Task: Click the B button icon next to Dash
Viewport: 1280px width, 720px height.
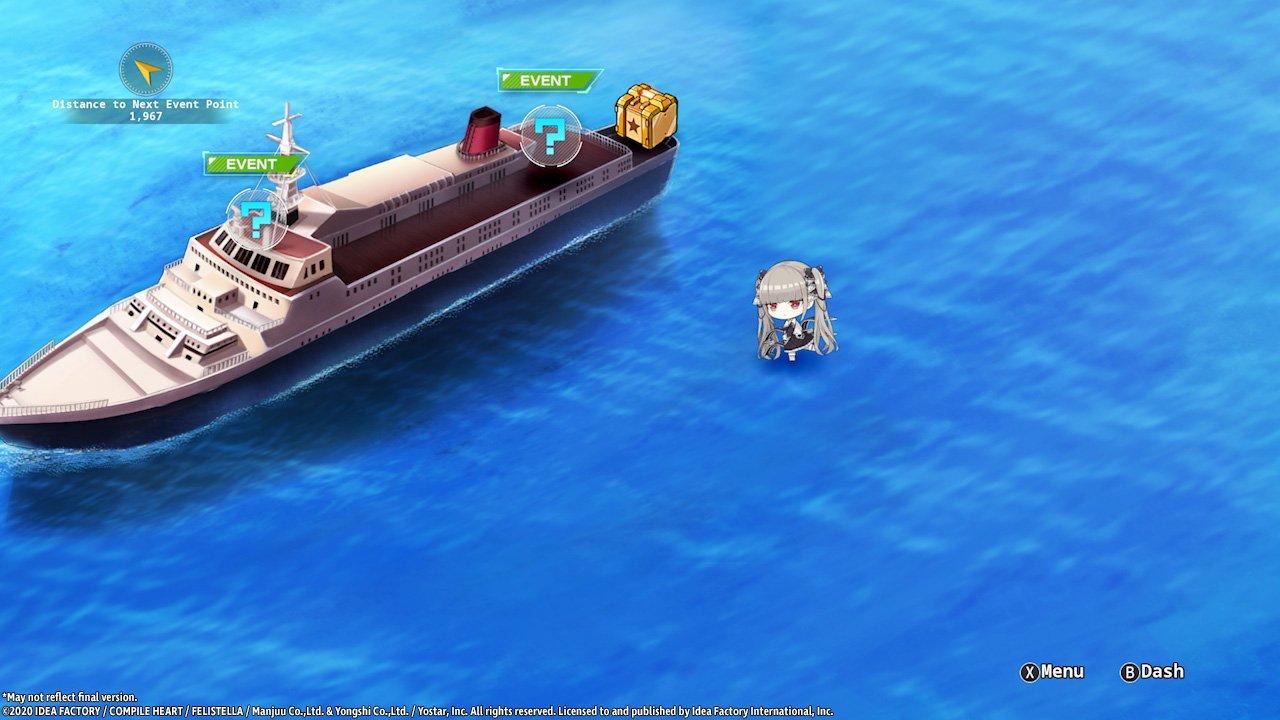Action: [x=1128, y=672]
